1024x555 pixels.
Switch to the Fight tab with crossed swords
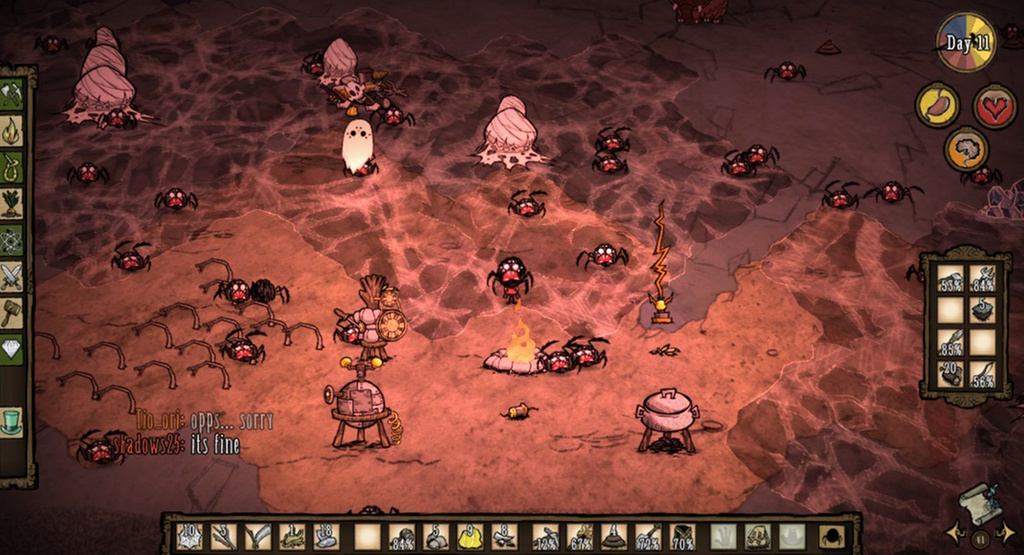click(12, 276)
